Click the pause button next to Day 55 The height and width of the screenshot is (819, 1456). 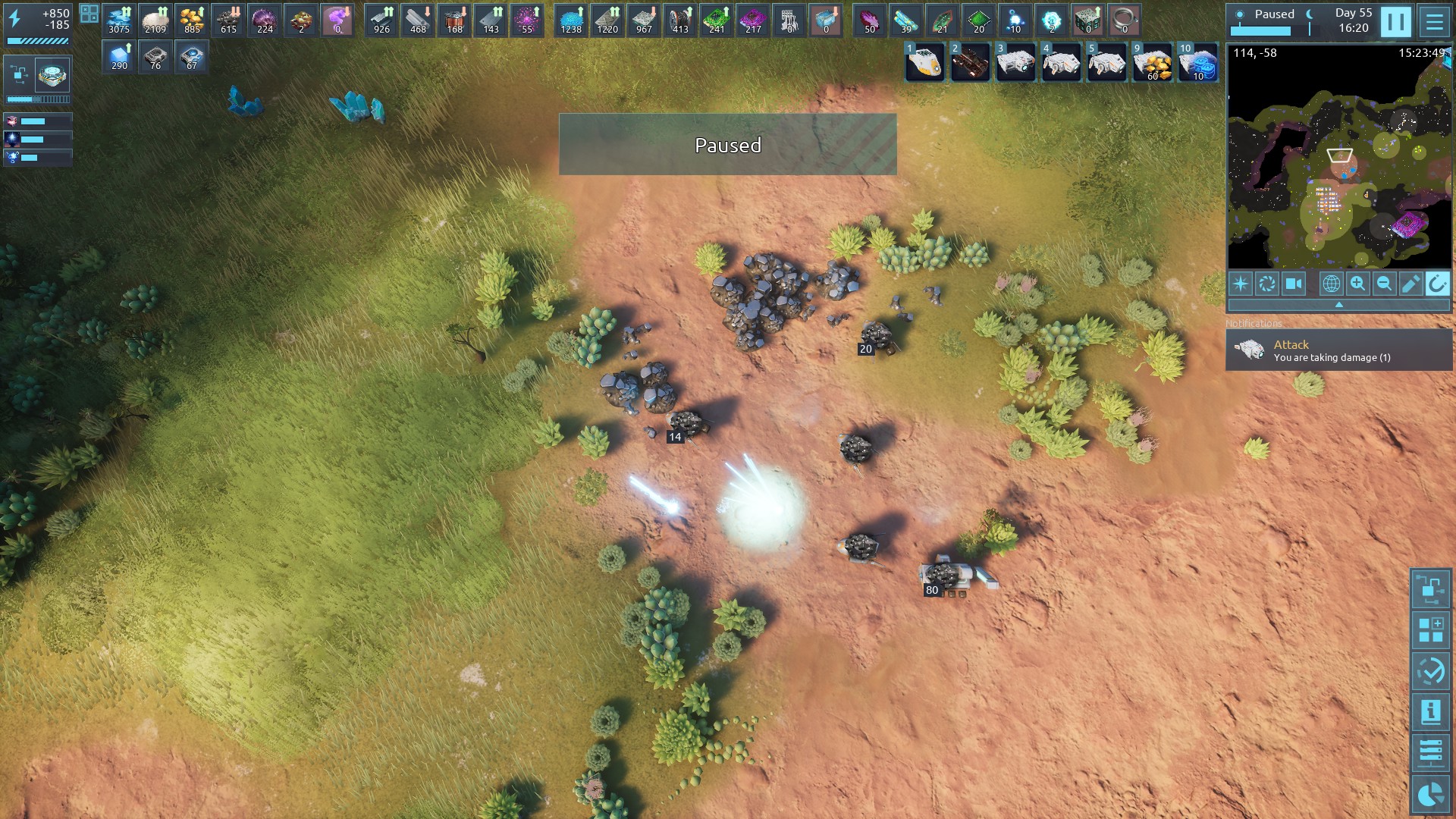click(x=1395, y=21)
